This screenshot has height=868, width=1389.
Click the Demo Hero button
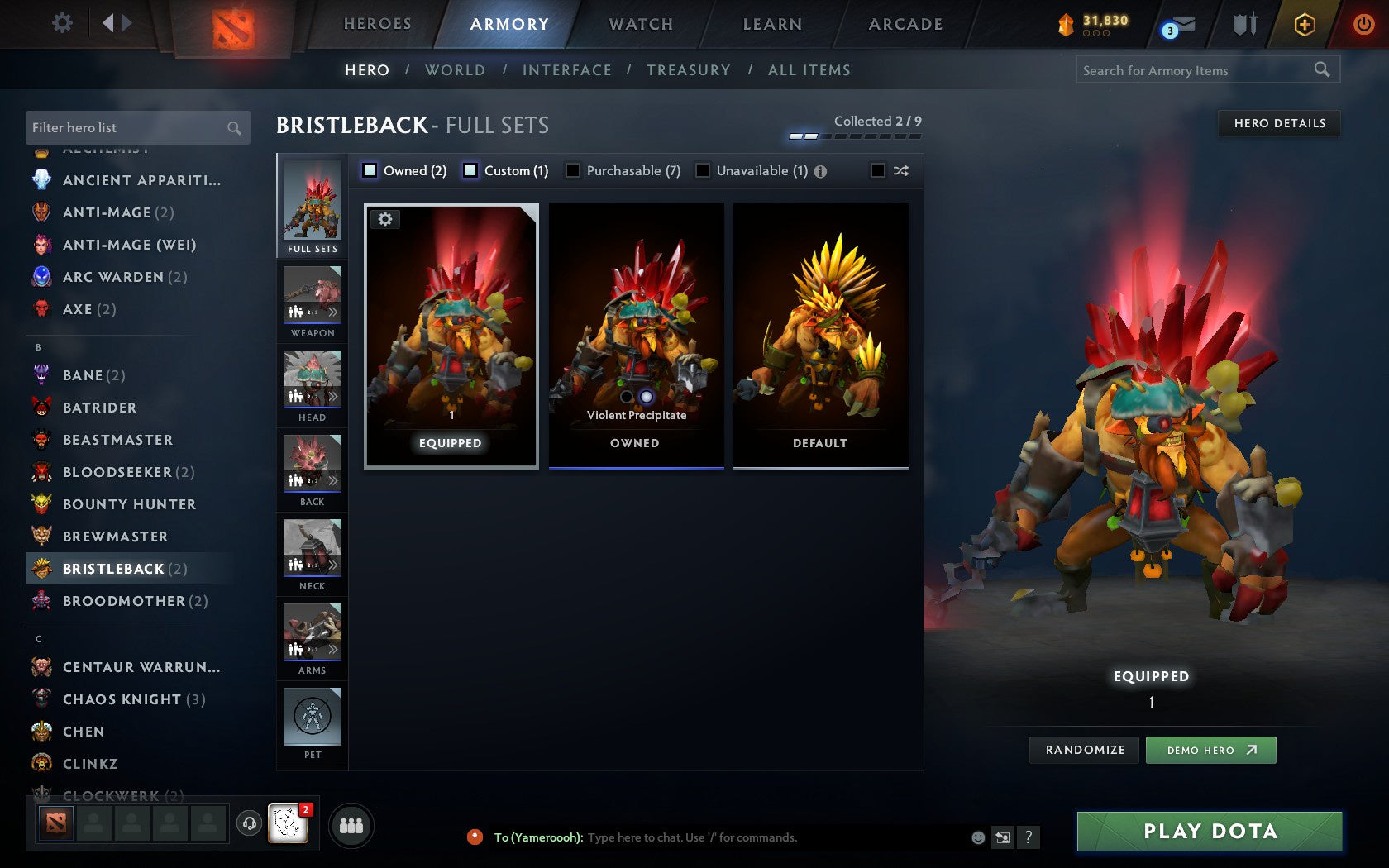(1210, 750)
